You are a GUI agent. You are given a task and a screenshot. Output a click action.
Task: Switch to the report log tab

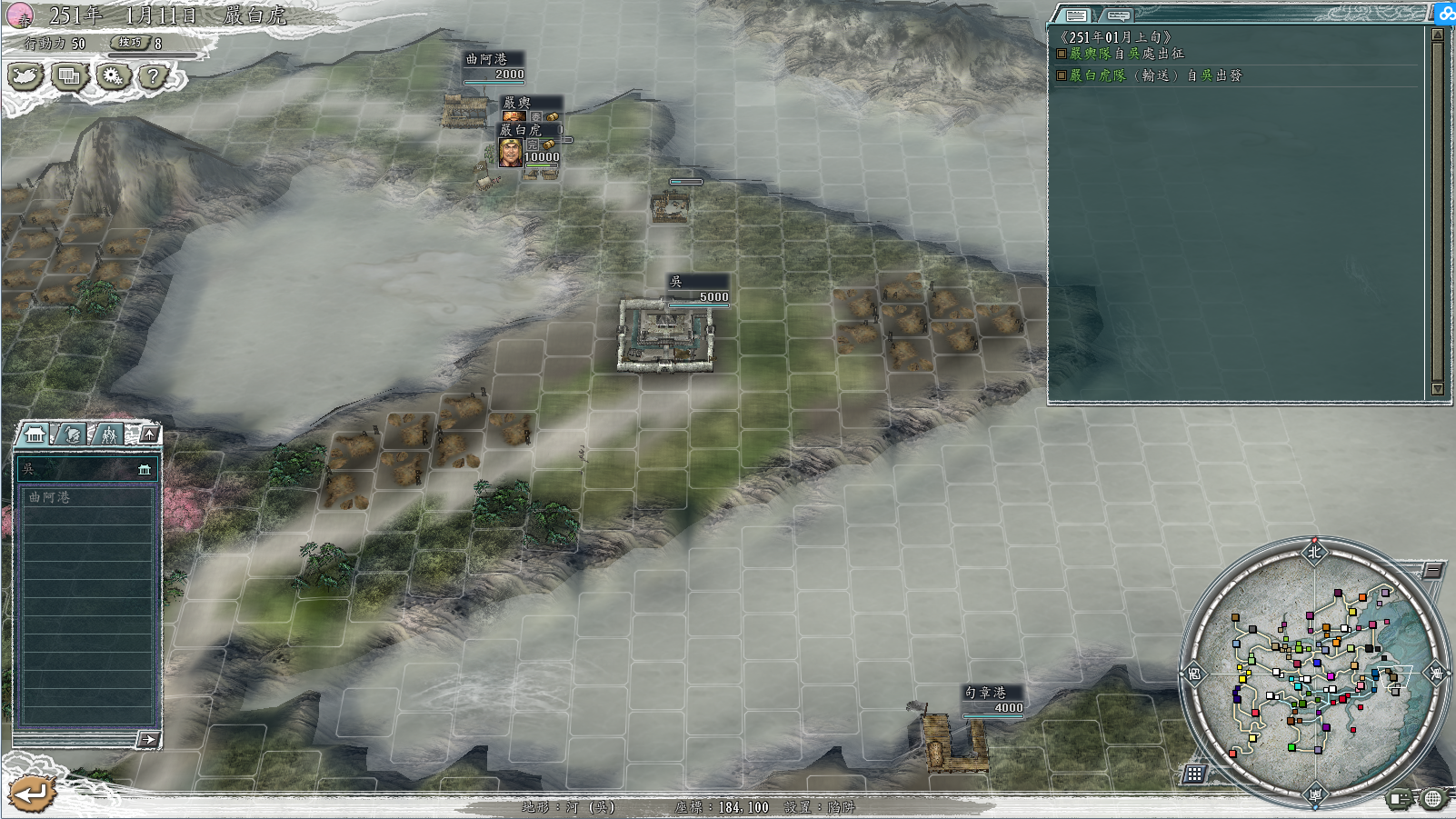point(1076,15)
